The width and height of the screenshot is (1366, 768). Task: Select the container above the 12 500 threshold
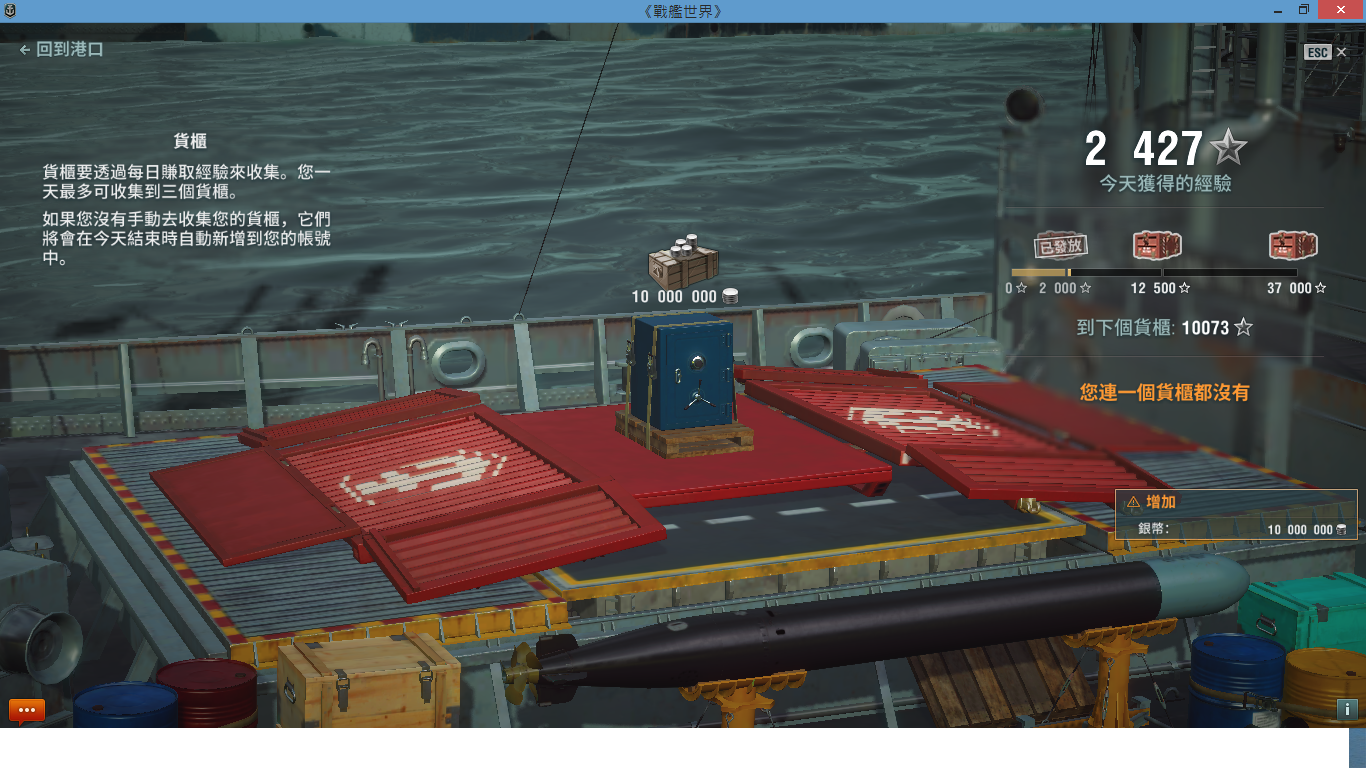point(1157,245)
